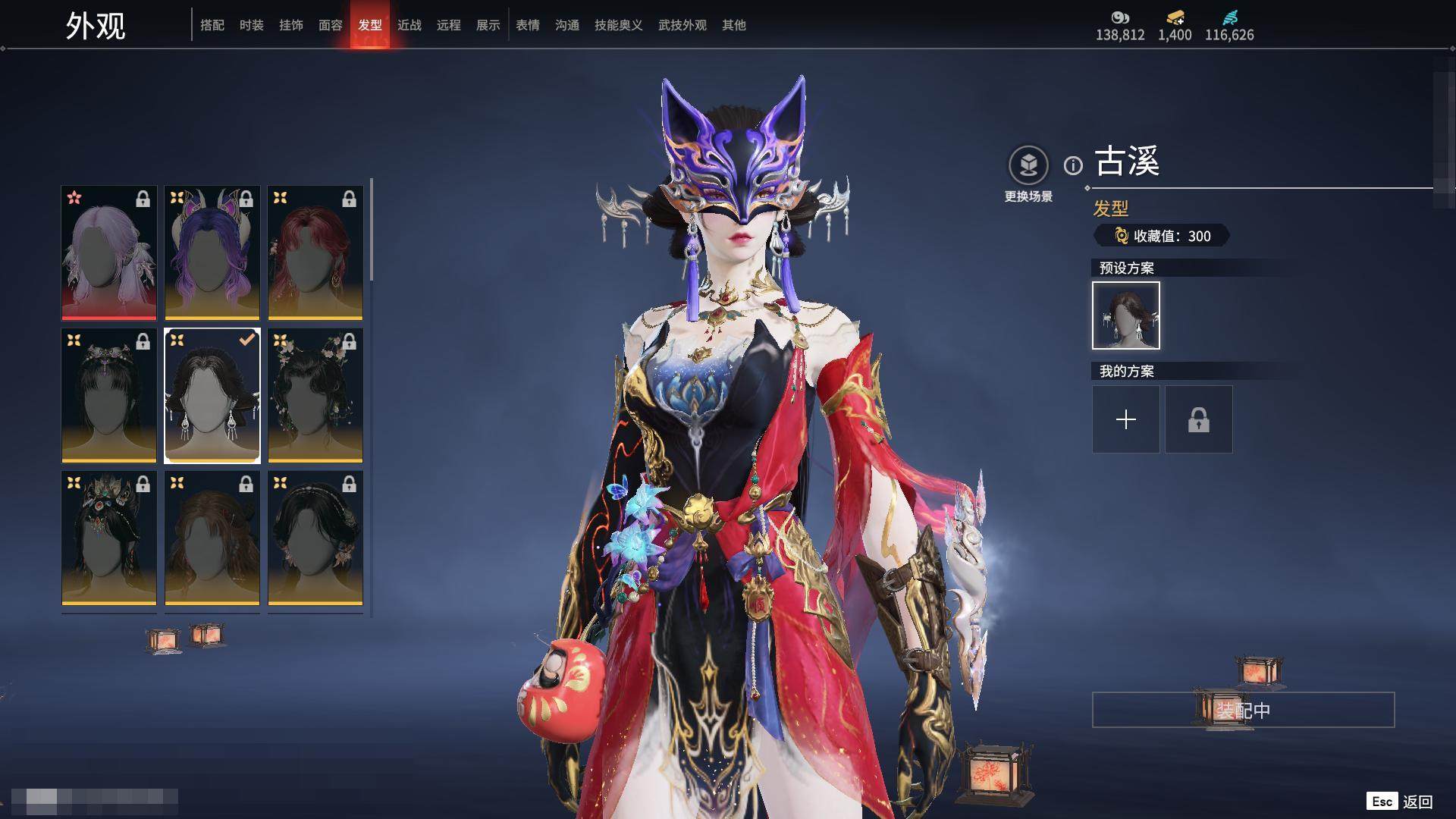Choose the pink-white hairstyle thumbnail
This screenshot has height=819, width=1456.
pyautogui.click(x=109, y=253)
